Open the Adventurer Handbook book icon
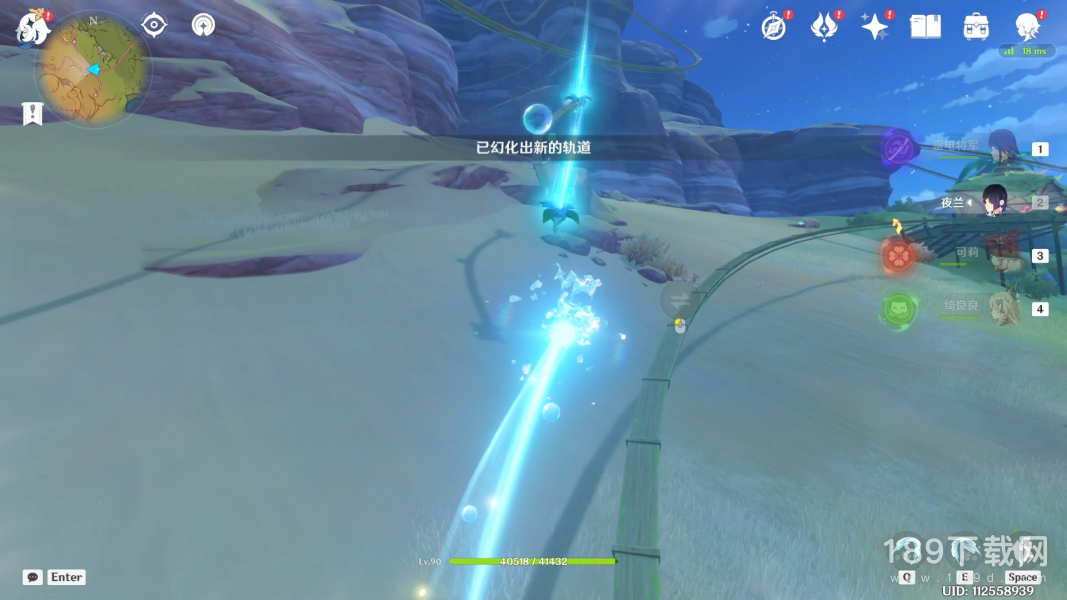1067x600 pixels. click(925, 27)
